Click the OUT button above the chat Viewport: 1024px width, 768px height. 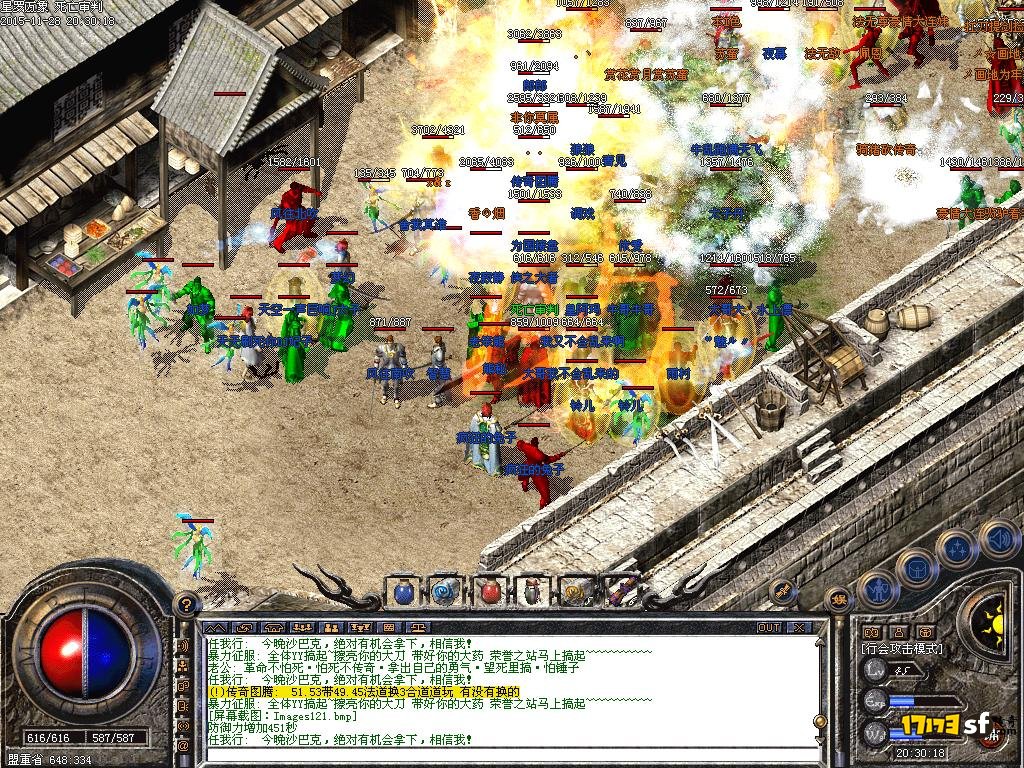(768, 627)
